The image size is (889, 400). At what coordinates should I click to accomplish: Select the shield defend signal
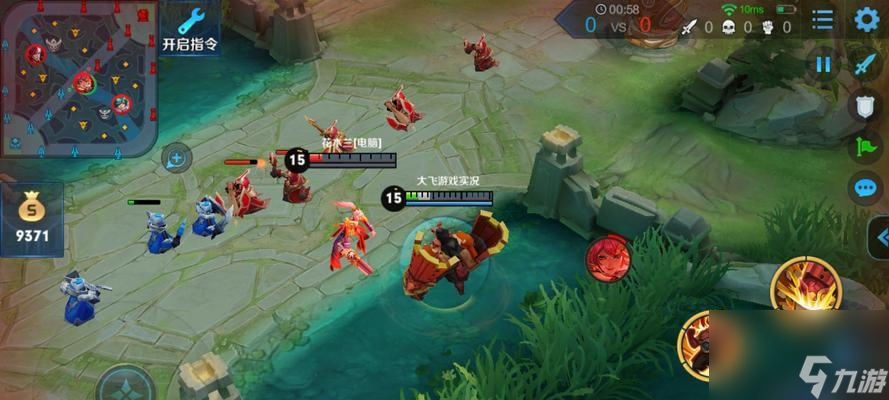click(865, 106)
